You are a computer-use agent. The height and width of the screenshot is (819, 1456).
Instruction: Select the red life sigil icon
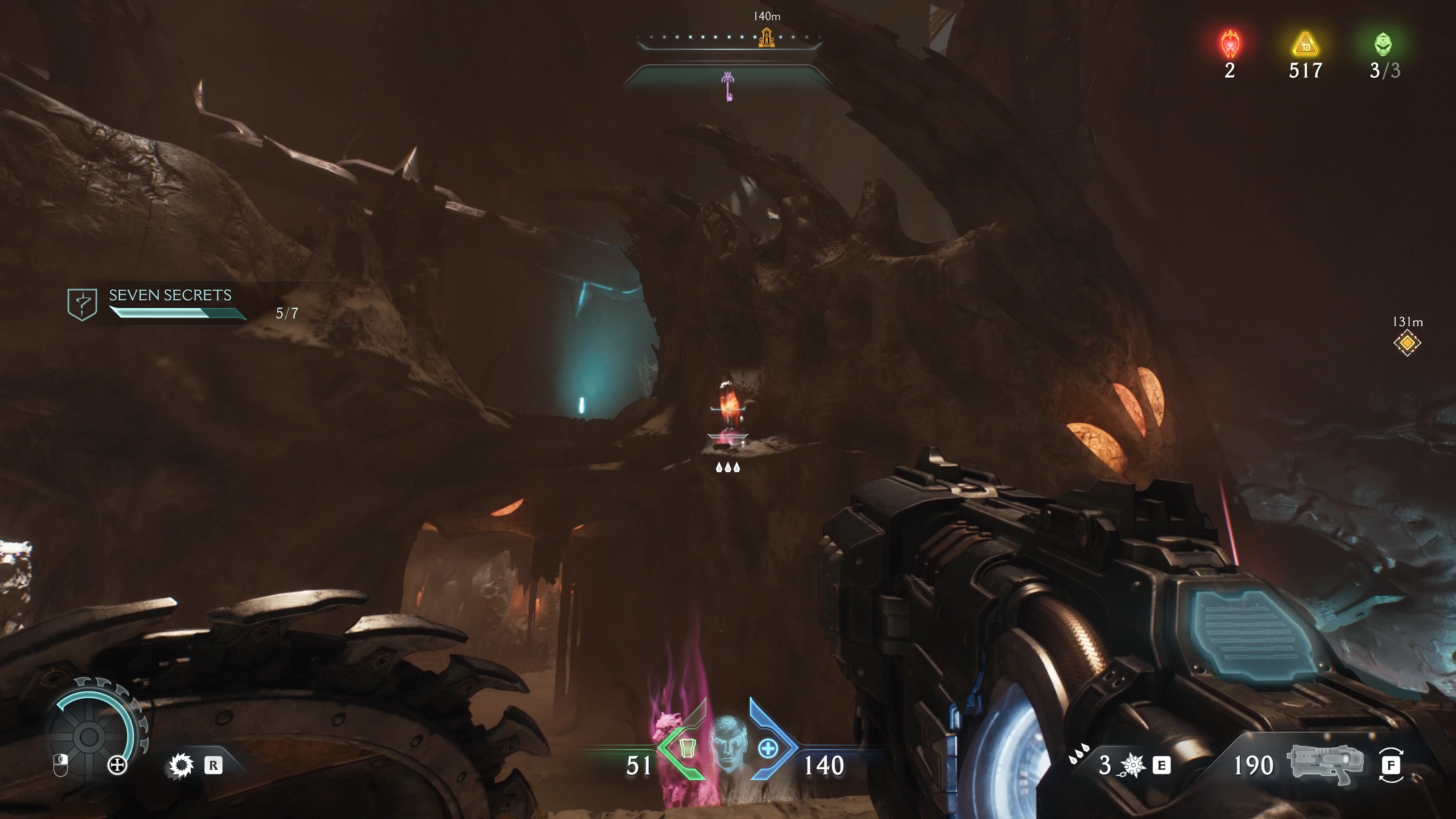tap(1230, 44)
